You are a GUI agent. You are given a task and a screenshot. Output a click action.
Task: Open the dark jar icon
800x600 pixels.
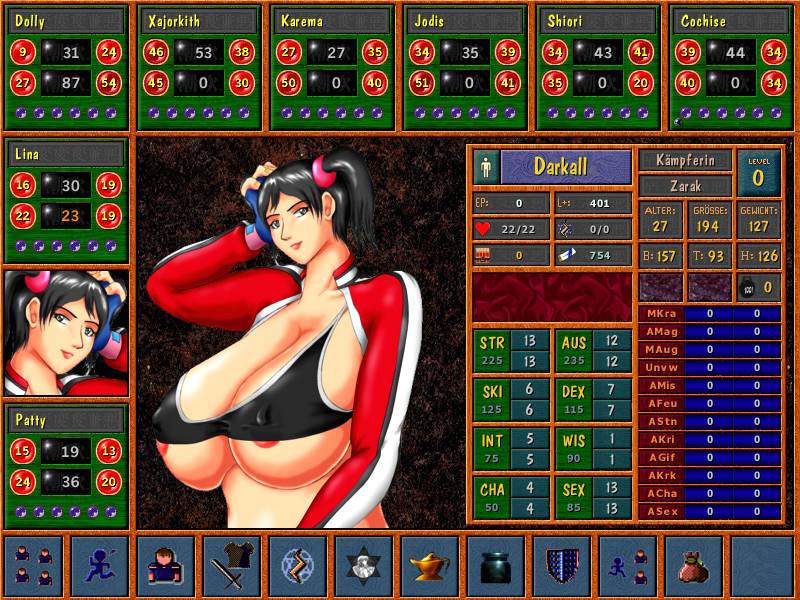click(x=496, y=566)
